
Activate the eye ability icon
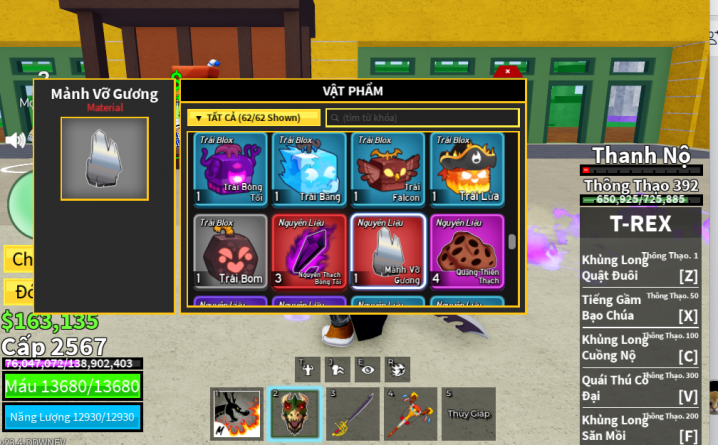368,368
